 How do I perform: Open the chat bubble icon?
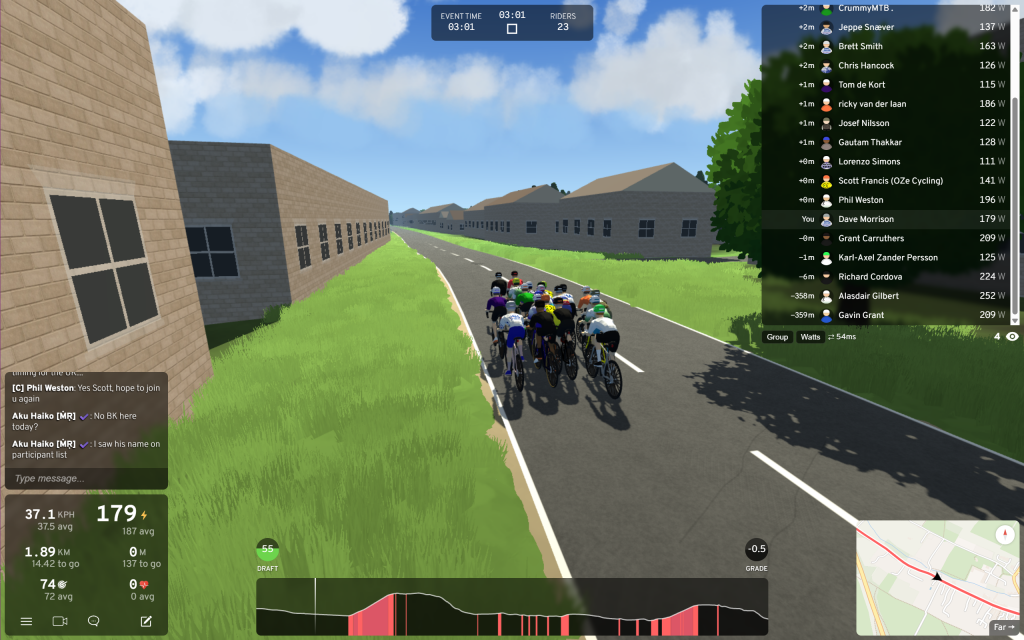(93, 621)
